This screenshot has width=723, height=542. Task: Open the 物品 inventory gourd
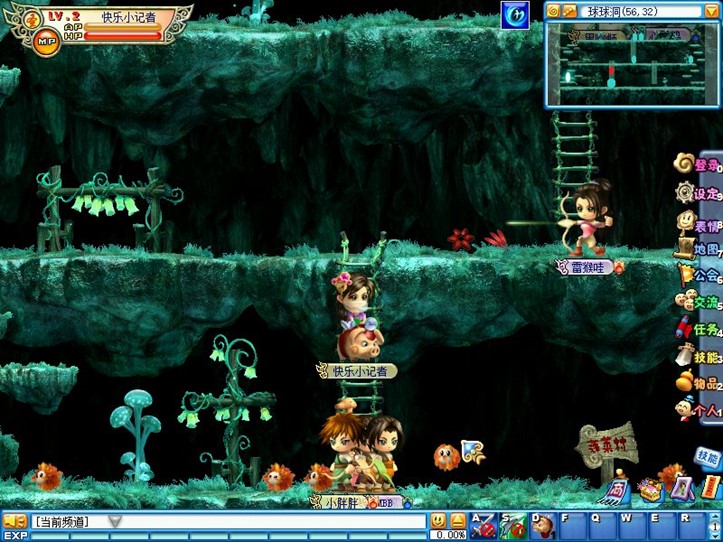(x=696, y=383)
